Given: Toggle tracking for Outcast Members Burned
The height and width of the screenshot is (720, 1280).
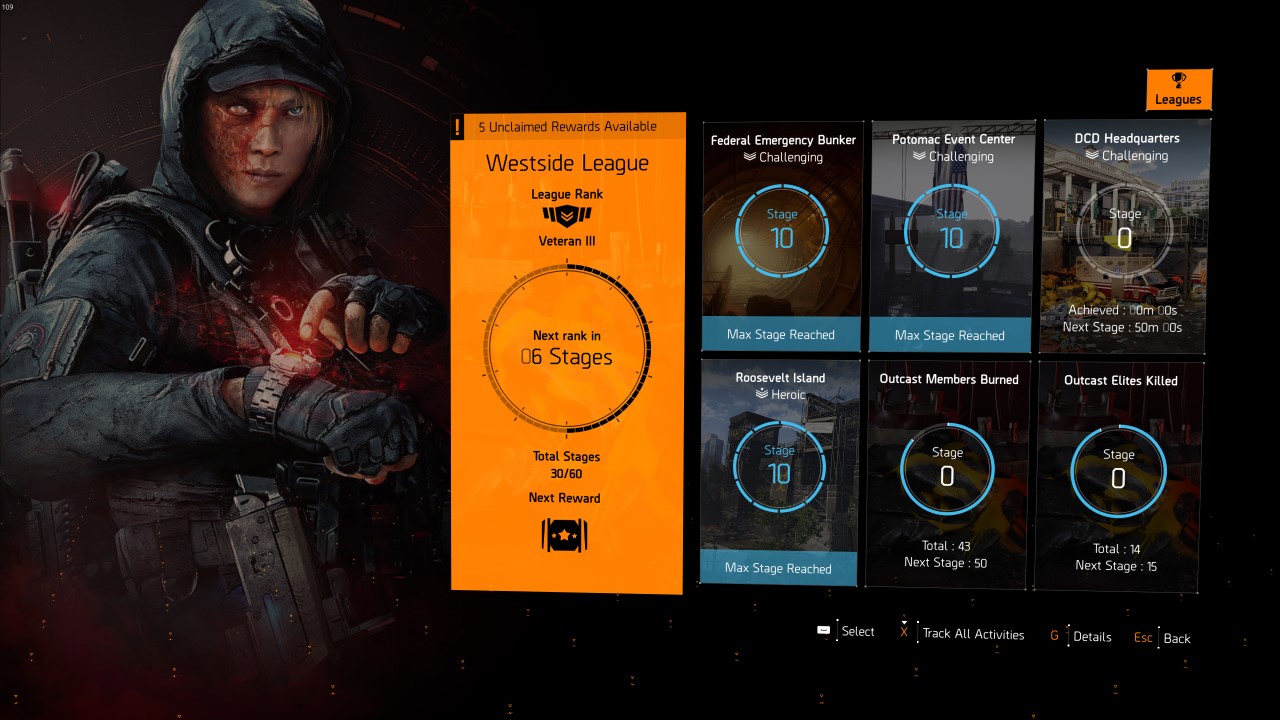Looking at the screenshot, I should coord(948,469).
